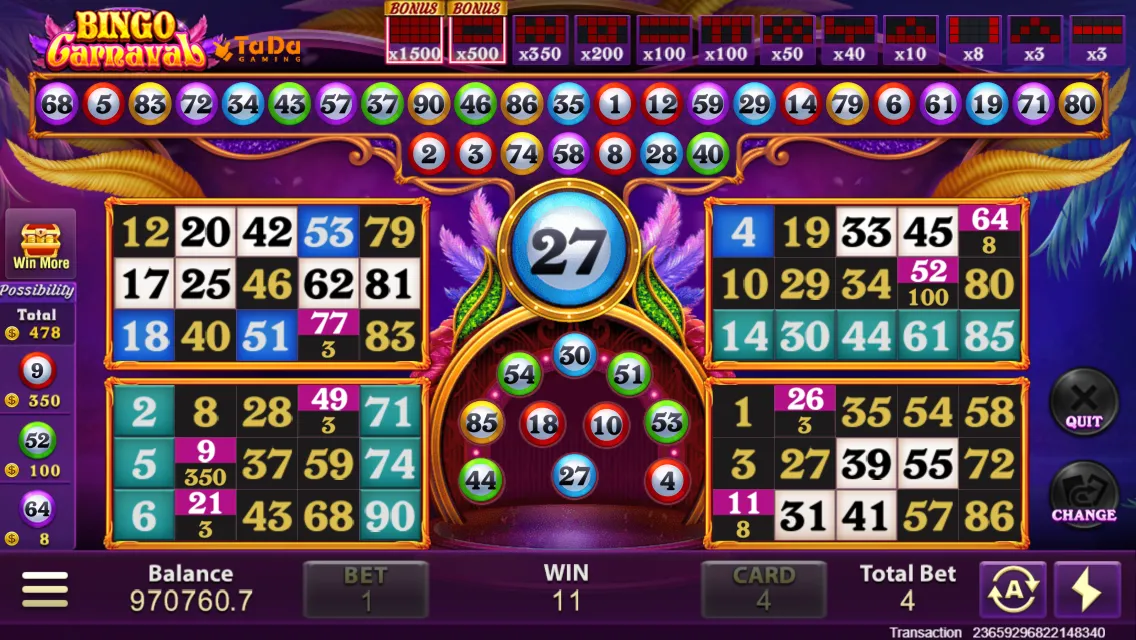Image resolution: width=1136 pixels, height=640 pixels.
Task: Toggle the auto-play button
Action: click(x=1012, y=590)
